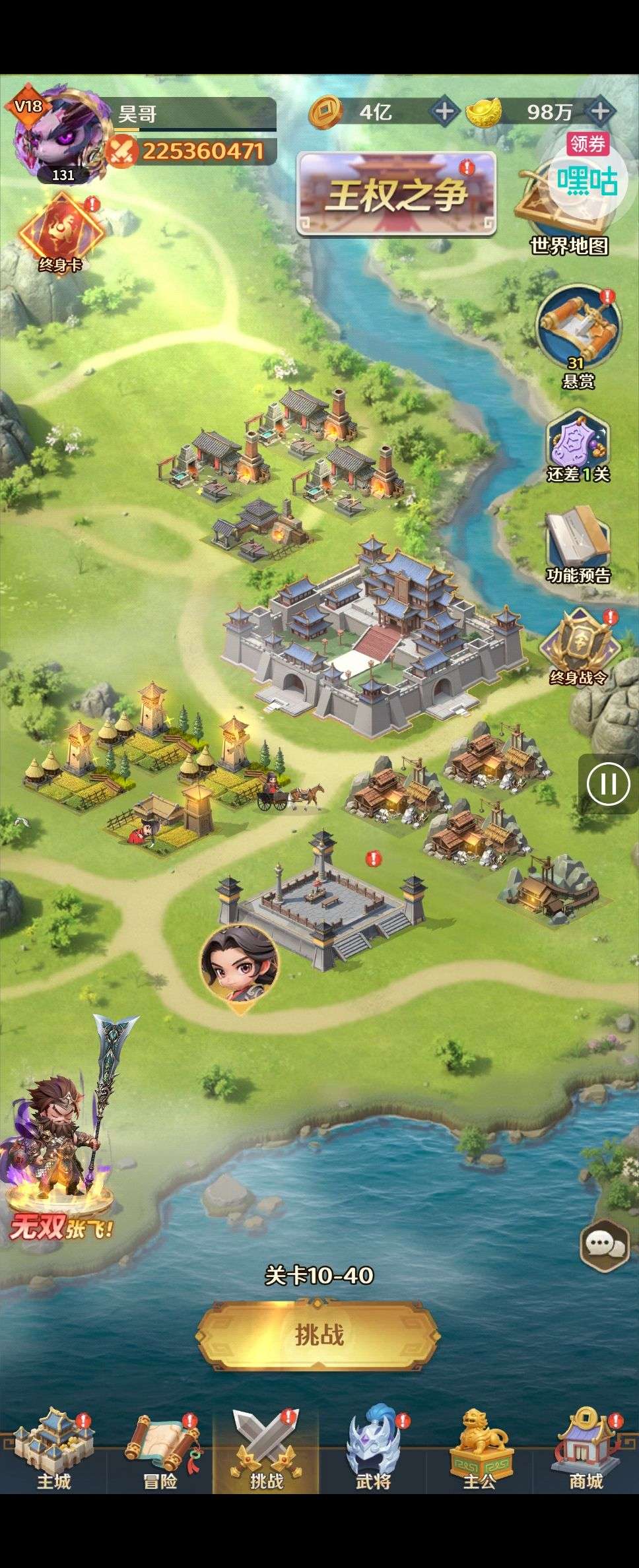This screenshot has height=1568, width=639.
Task: Open the 王权之争 event banner
Action: click(396, 194)
